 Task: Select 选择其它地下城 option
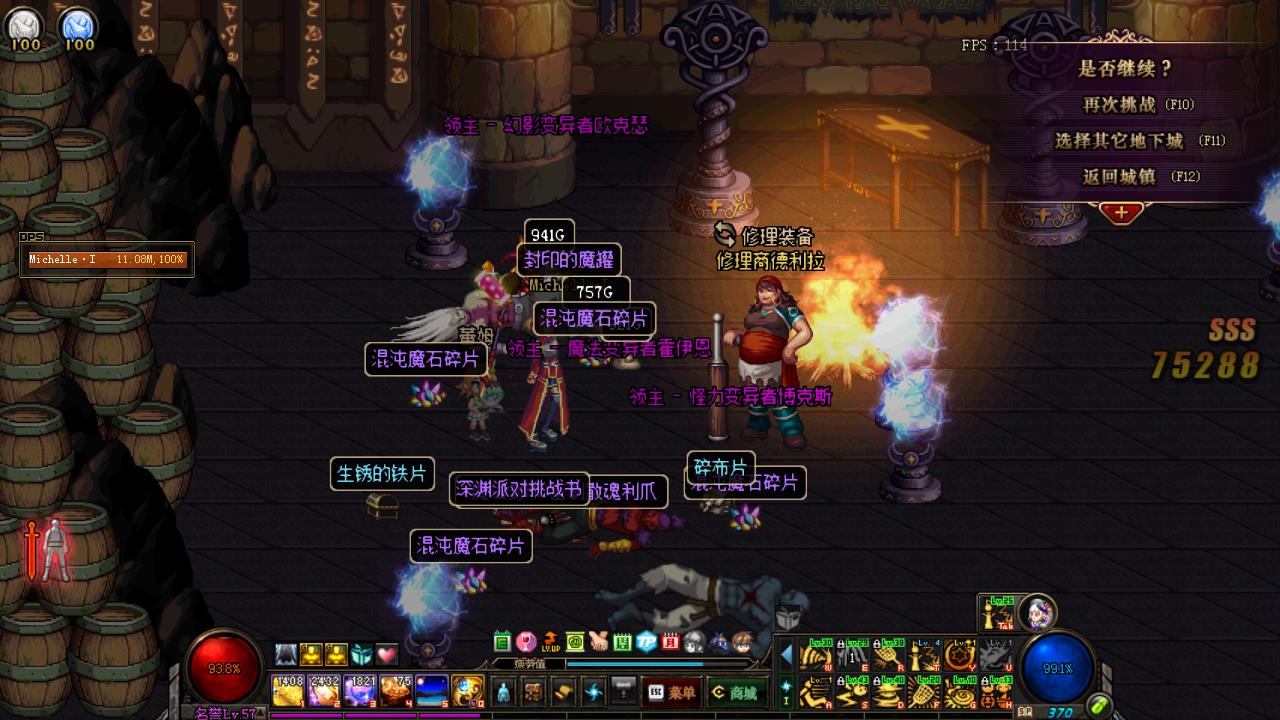pyautogui.click(x=1139, y=141)
